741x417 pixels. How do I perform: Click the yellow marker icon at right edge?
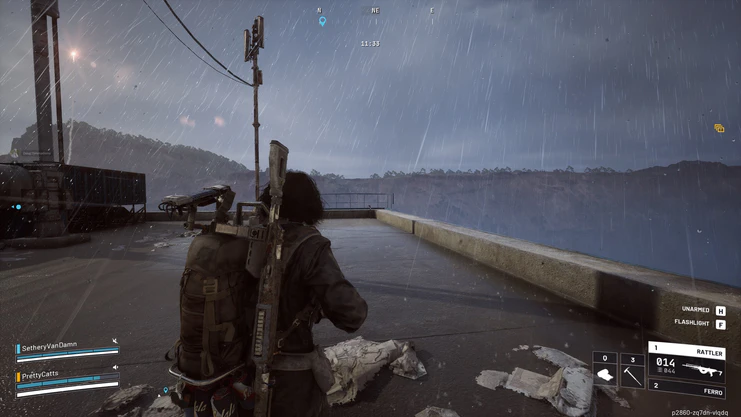tap(719, 129)
